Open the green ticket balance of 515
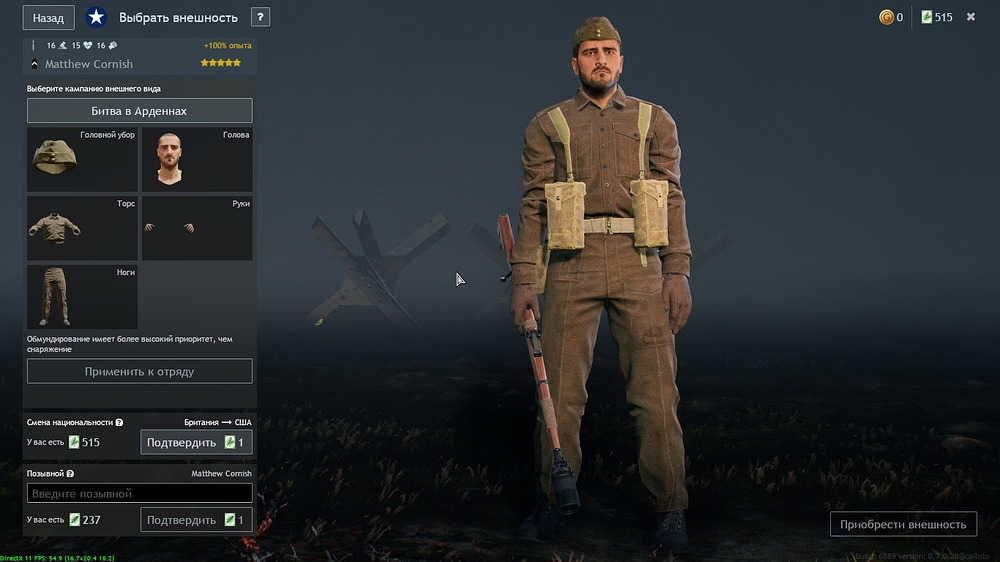The height and width of the screenshot is (562, 1000). coord(936,17)
